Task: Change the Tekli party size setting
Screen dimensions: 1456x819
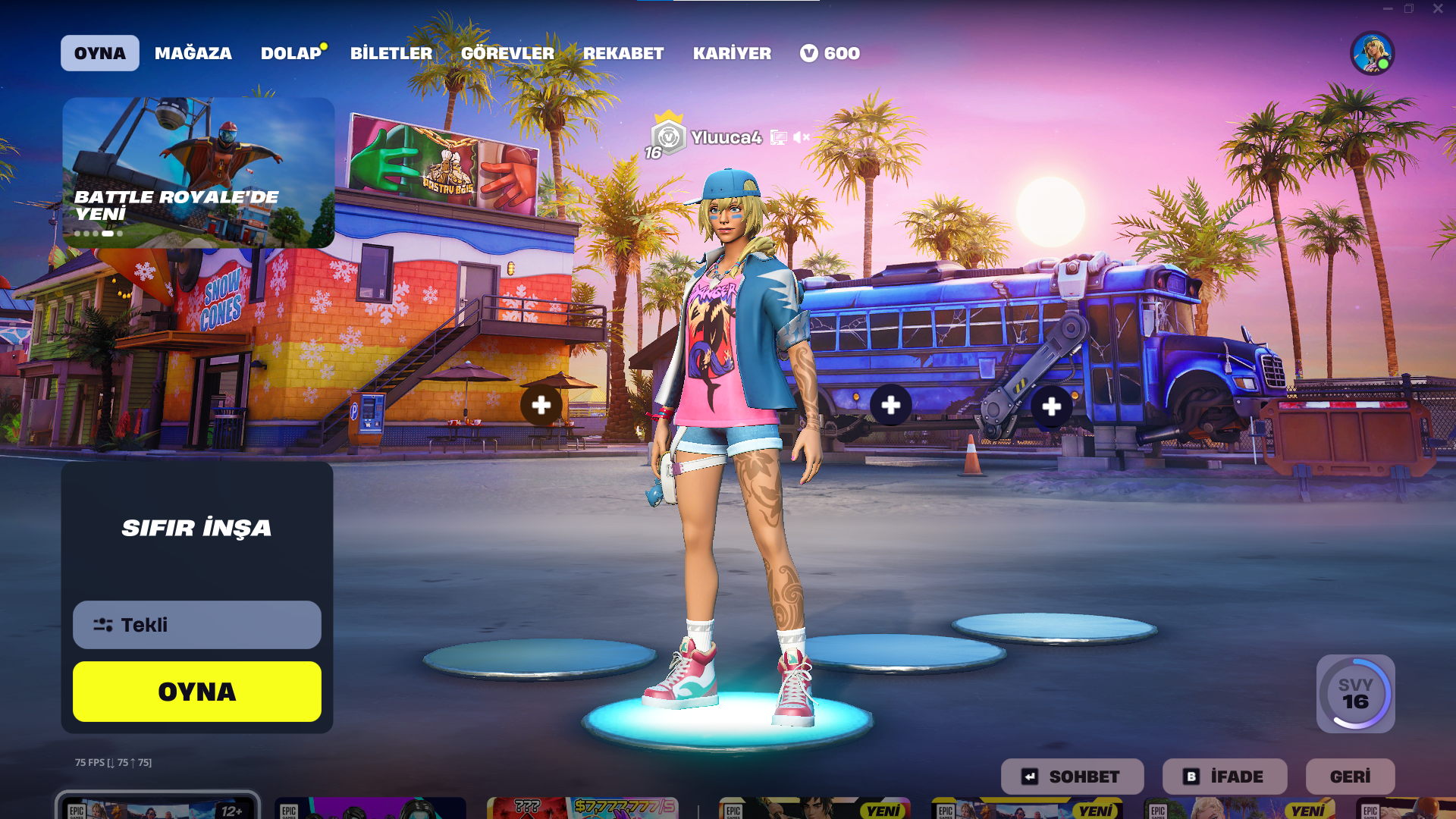Action: click(x=196, y=625)
